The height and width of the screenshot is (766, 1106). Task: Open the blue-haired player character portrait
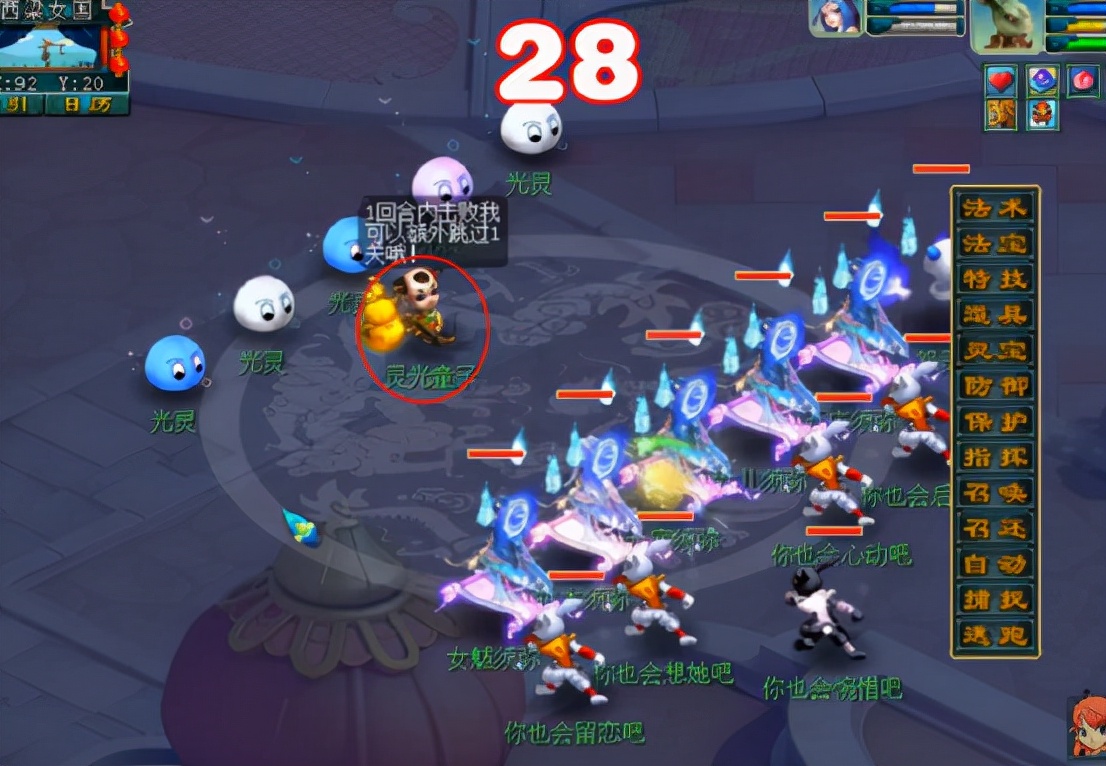[836, 18]
